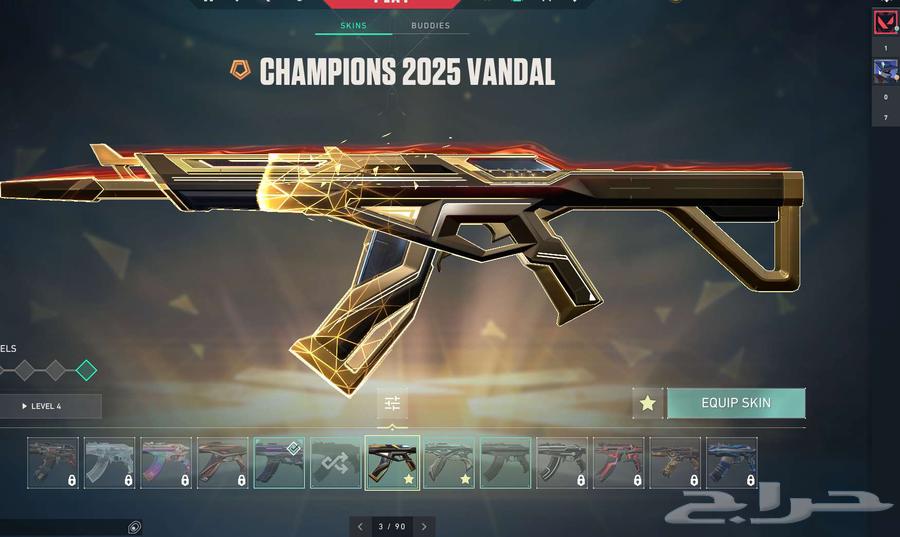The height and width of the screenshot is (537, 900).
Task: Select the random shuffle skin thumbnail
Action: [335, 463]
